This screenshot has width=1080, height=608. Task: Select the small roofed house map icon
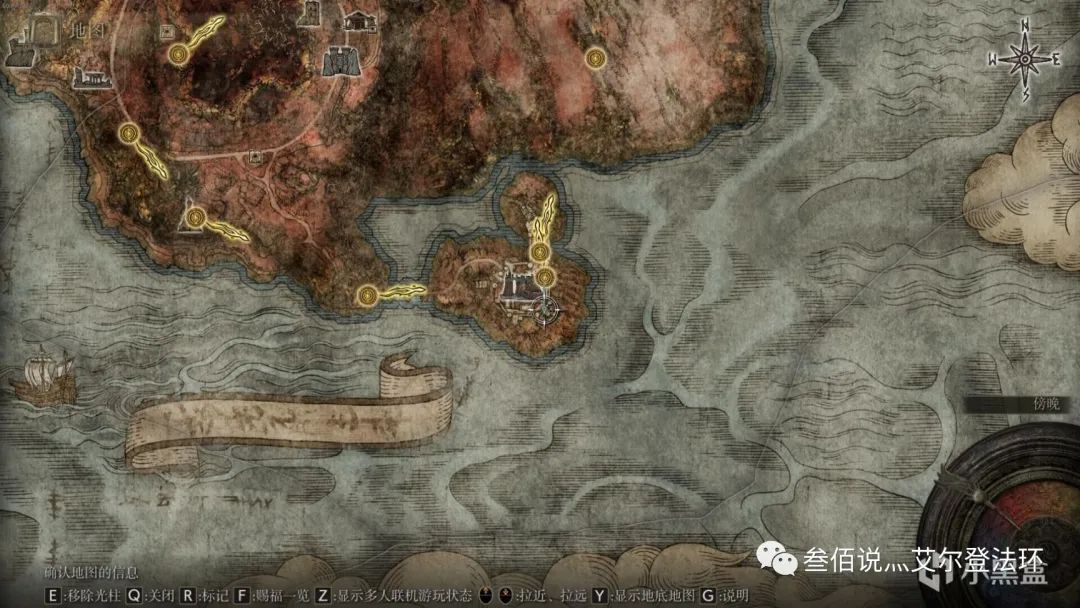point(358,19)
